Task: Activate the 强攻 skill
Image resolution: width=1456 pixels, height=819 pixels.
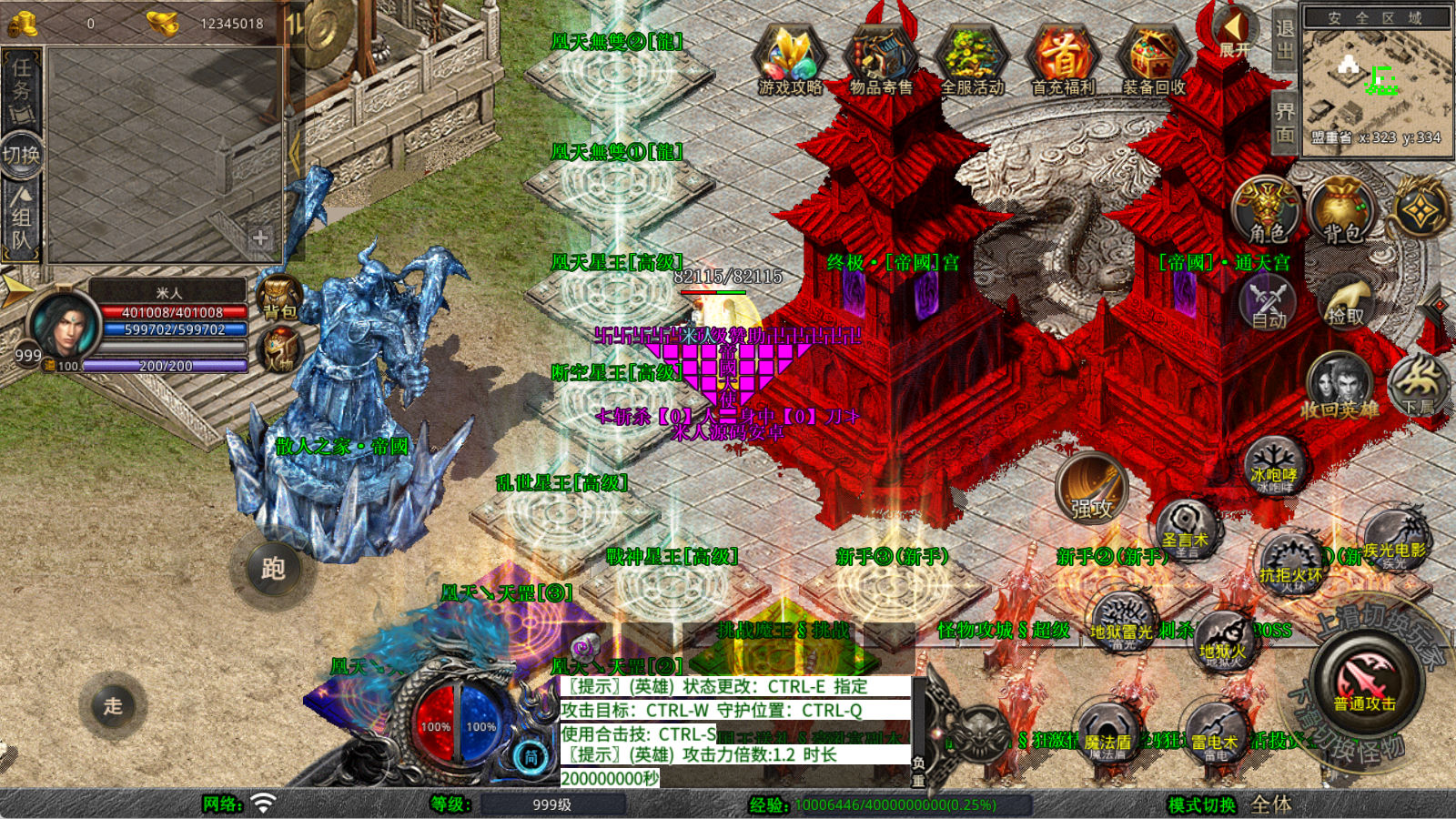Action: [x=1091, y=489]
